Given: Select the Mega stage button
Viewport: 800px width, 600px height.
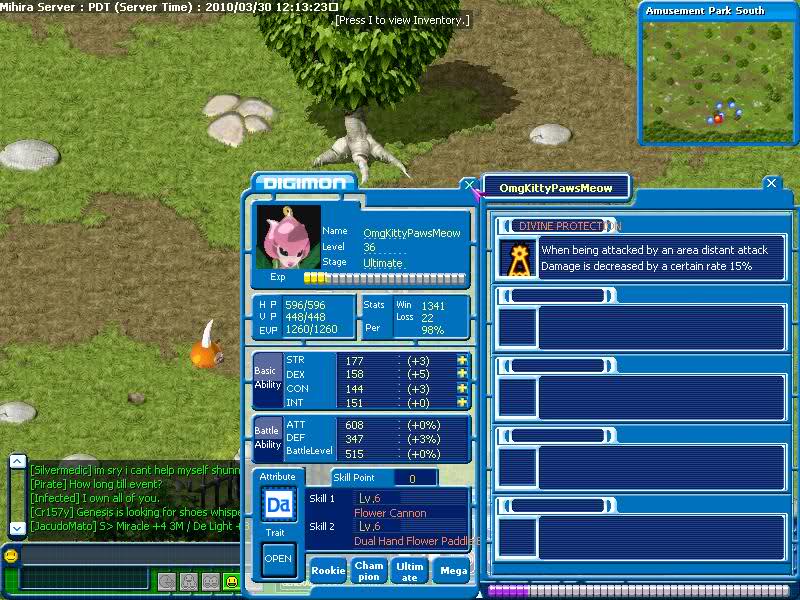Looking at the screenshot, I should [x=453, y=571].
